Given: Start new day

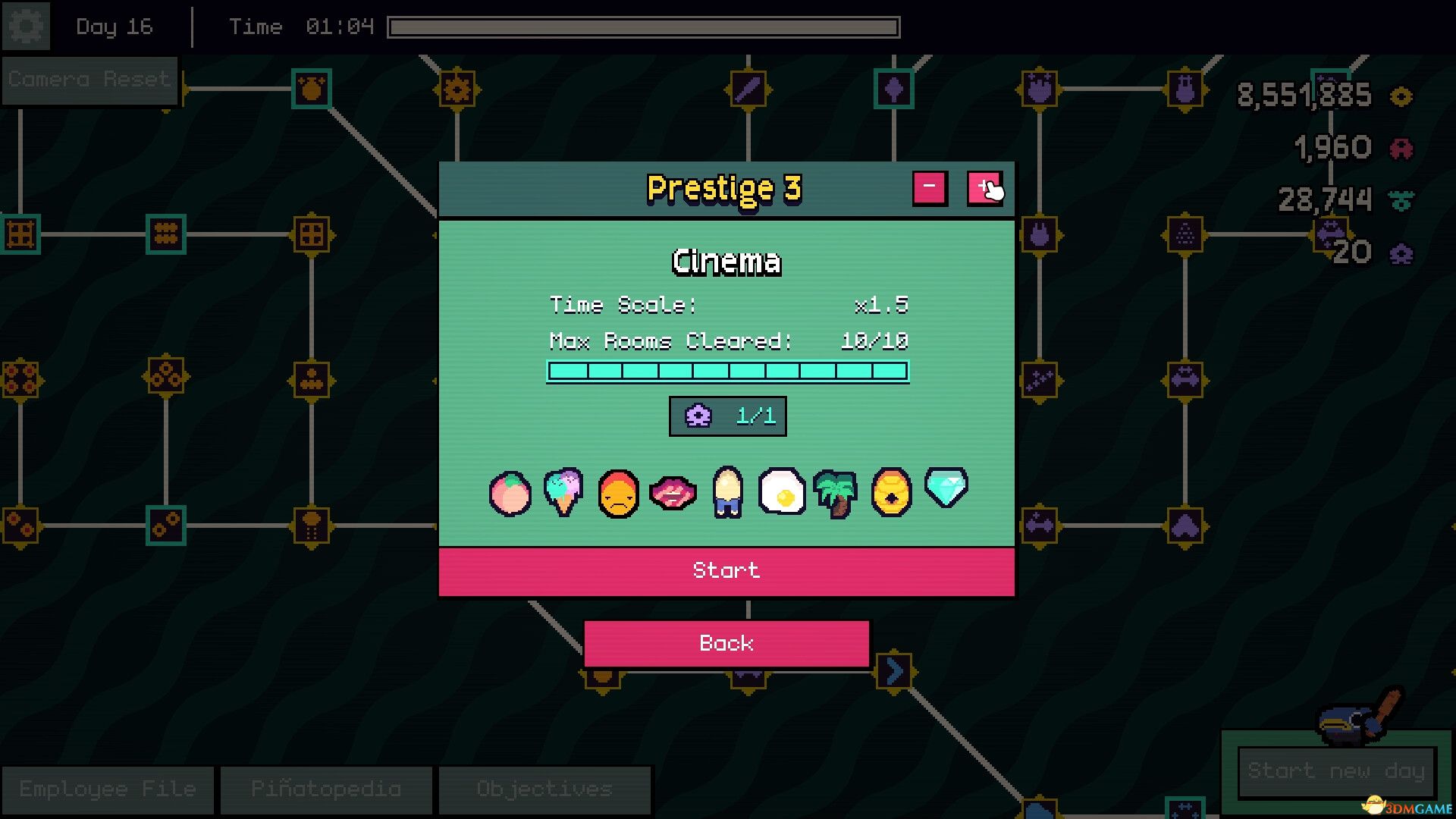Looking at the screenshot, I should pos(1336,772).
